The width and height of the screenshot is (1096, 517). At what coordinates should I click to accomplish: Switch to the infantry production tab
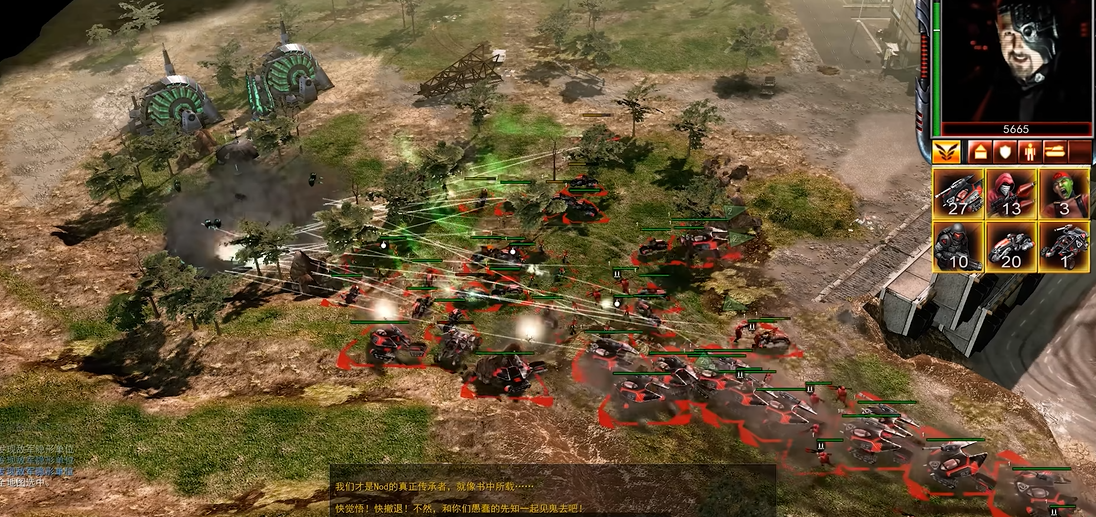point(1029,152)
